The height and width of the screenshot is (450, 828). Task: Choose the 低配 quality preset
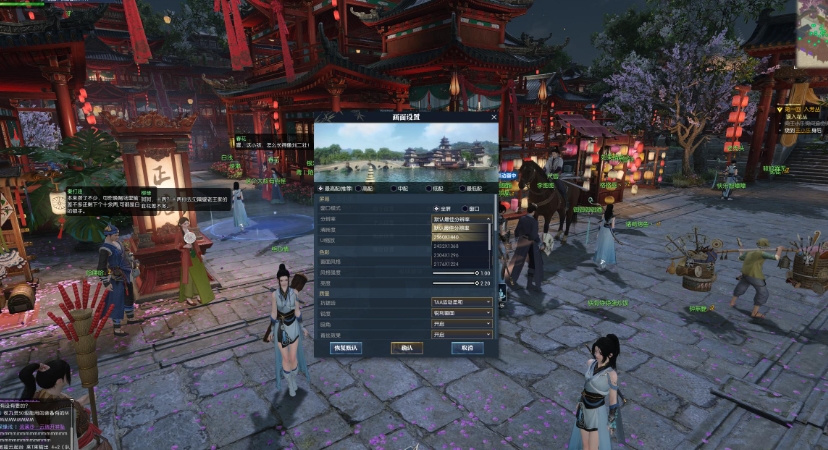(x=428, y=188)
